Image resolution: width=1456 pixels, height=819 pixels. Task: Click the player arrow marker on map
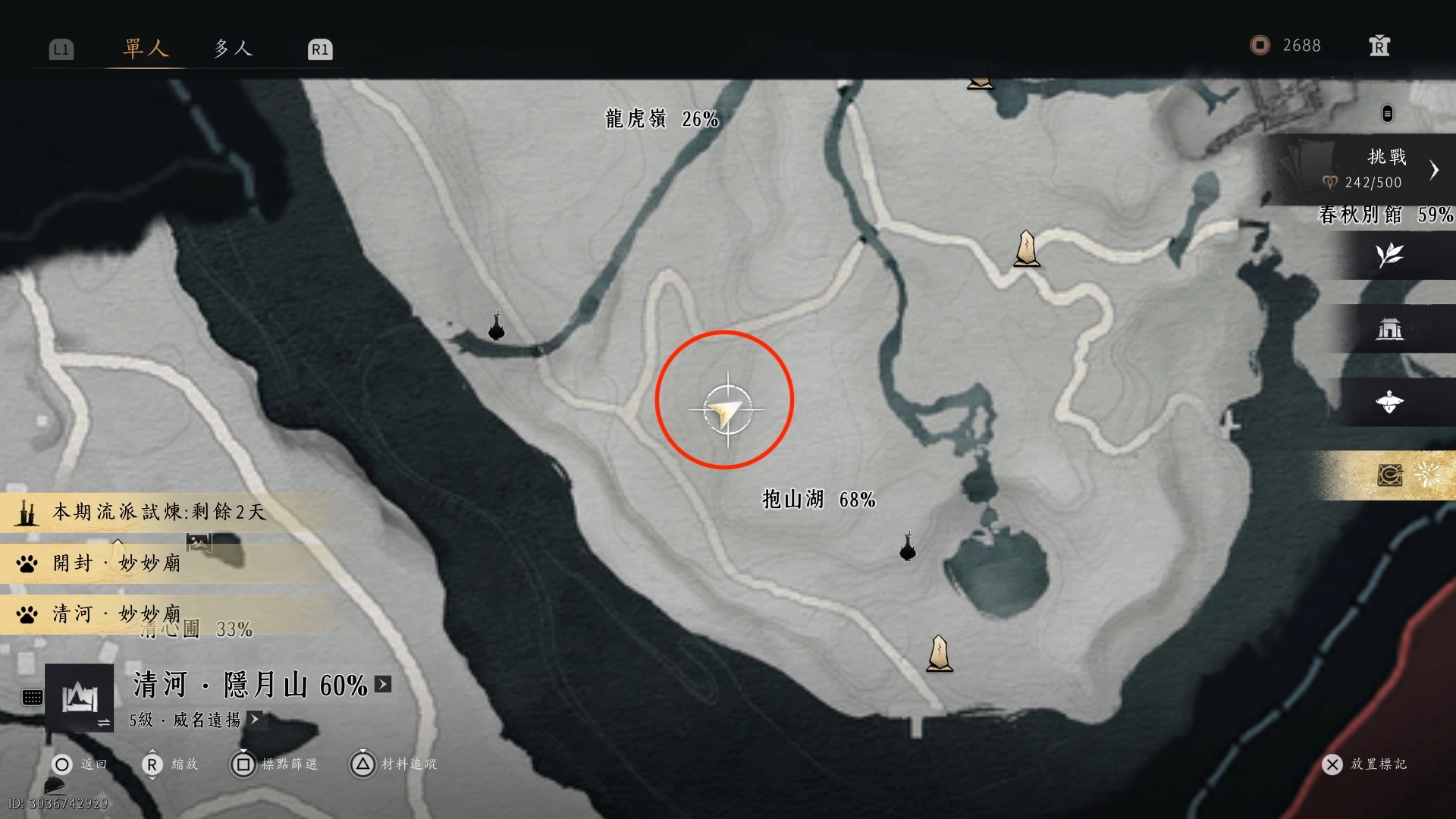click(x=726, y=411)
